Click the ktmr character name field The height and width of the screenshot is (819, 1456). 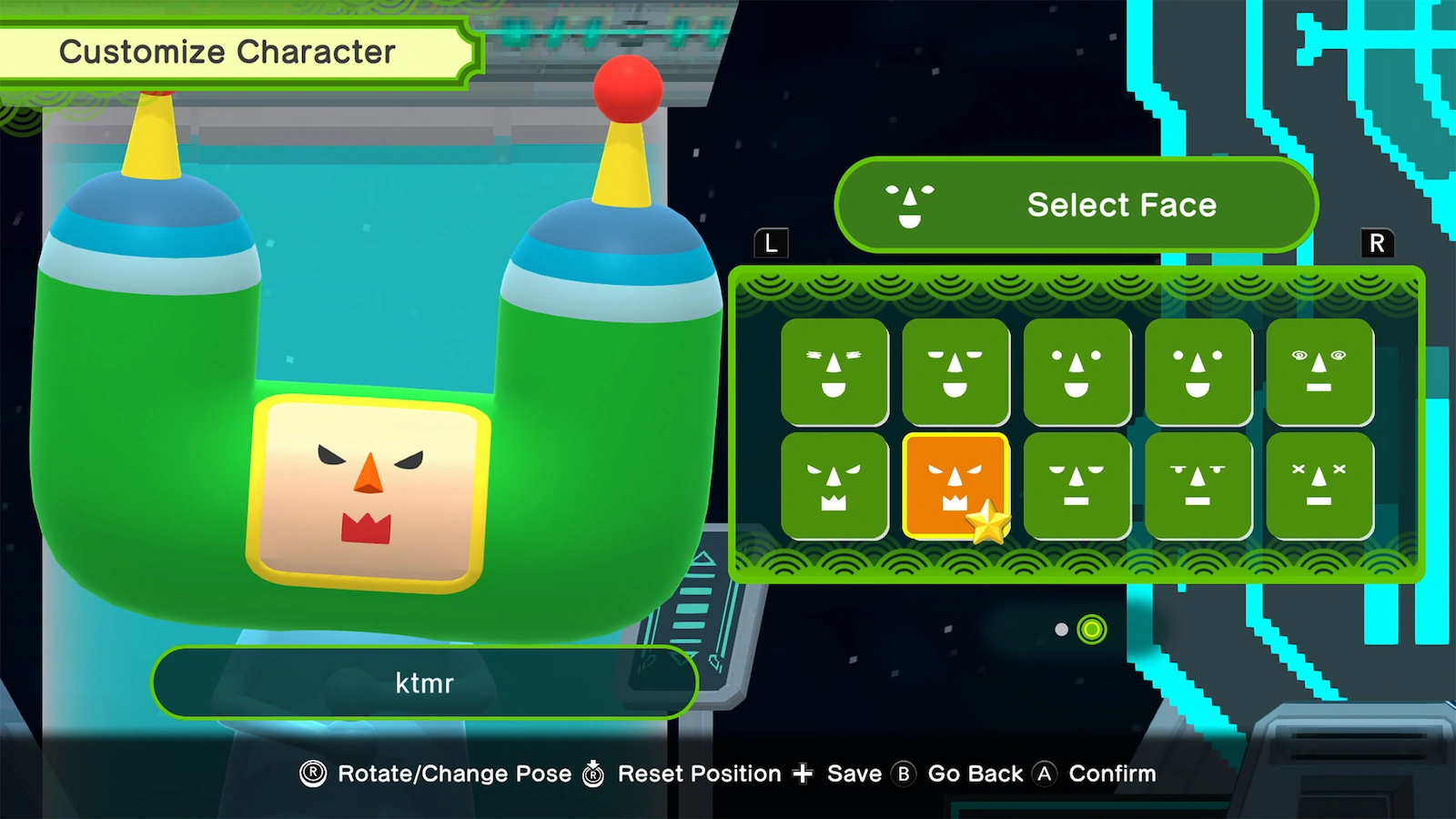tap(425, 682)
